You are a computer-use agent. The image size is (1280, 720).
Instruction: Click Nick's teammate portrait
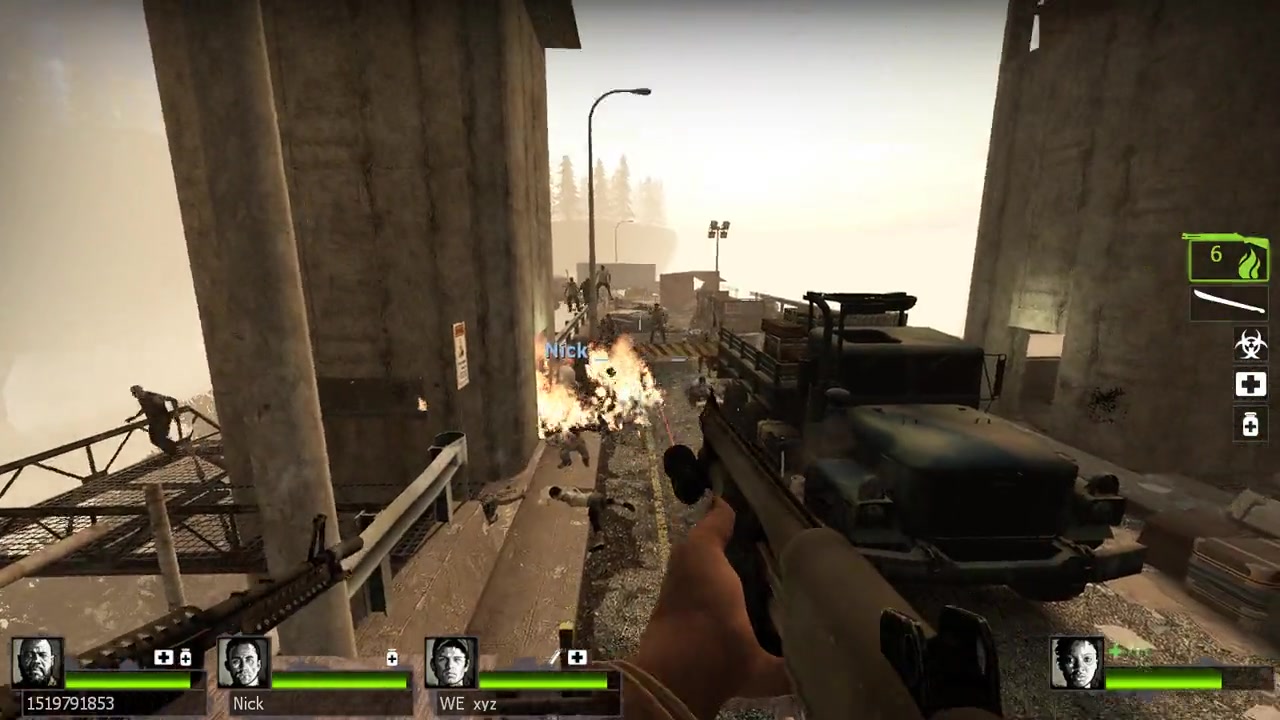coord(244,662)
